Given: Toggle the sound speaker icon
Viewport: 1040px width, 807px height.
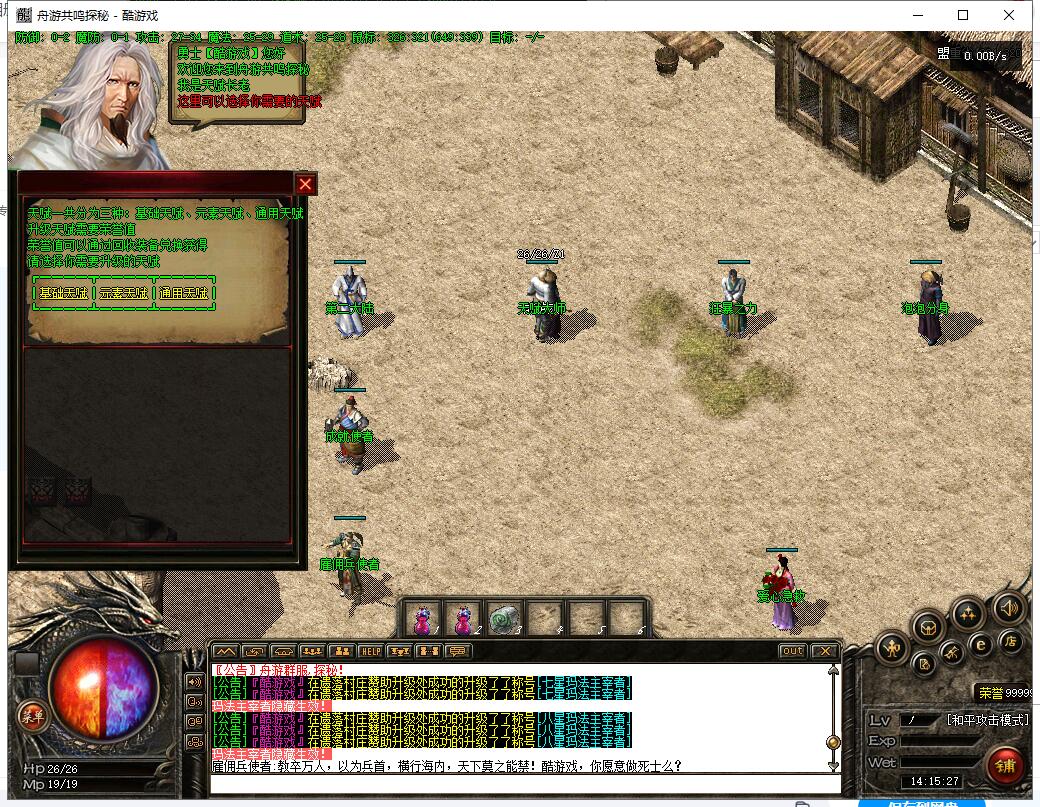Looking at the screenshot, I should pyautogui.click(x=1008, y=607).
